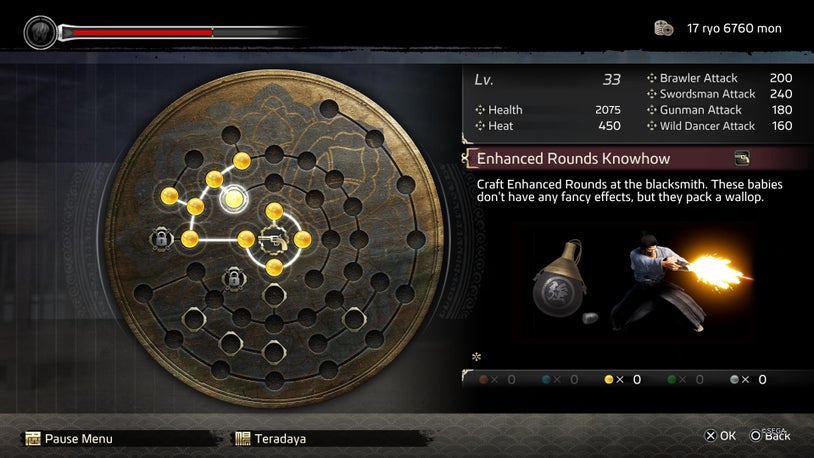Choose the white-ringed highlighted gold orb

click(234, 199)
